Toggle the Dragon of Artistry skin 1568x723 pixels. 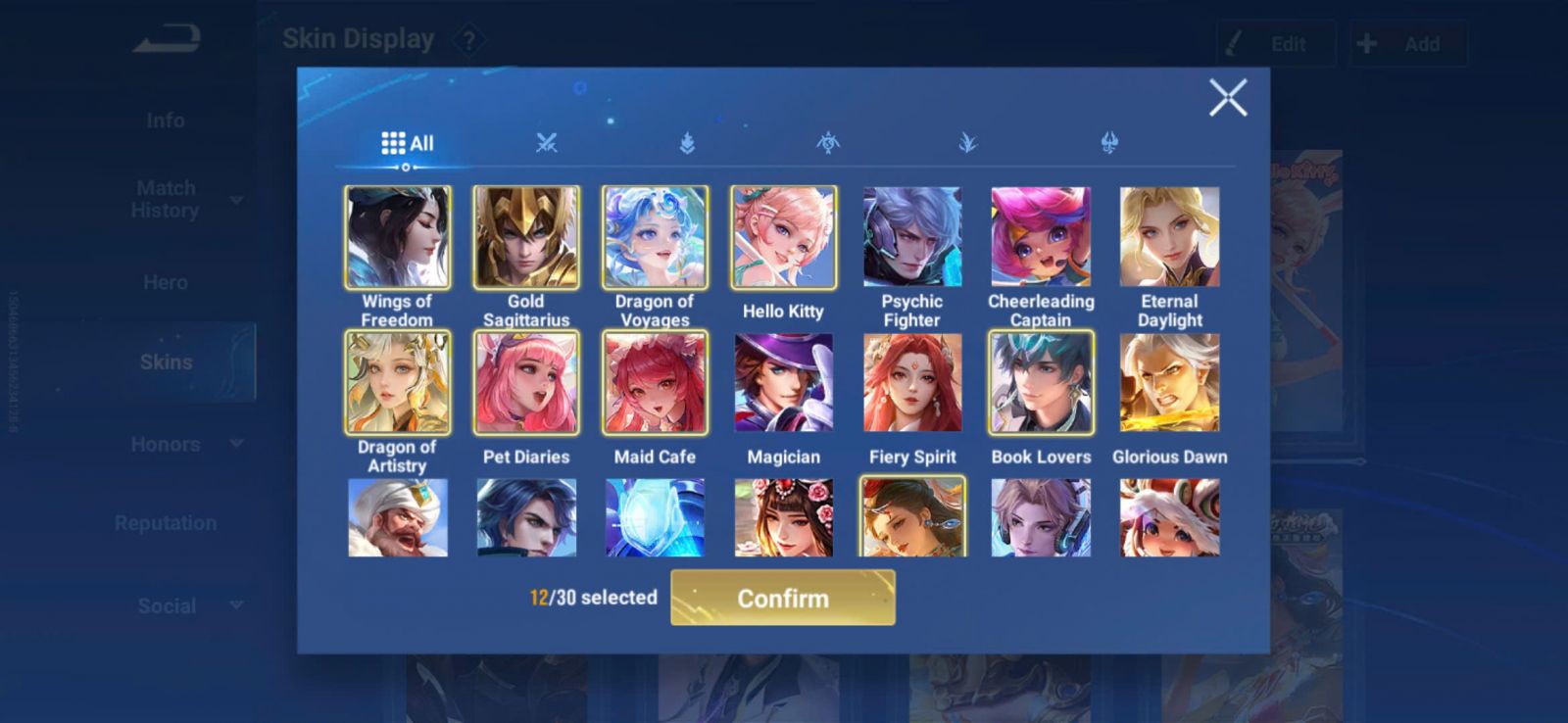click(397, 382)
